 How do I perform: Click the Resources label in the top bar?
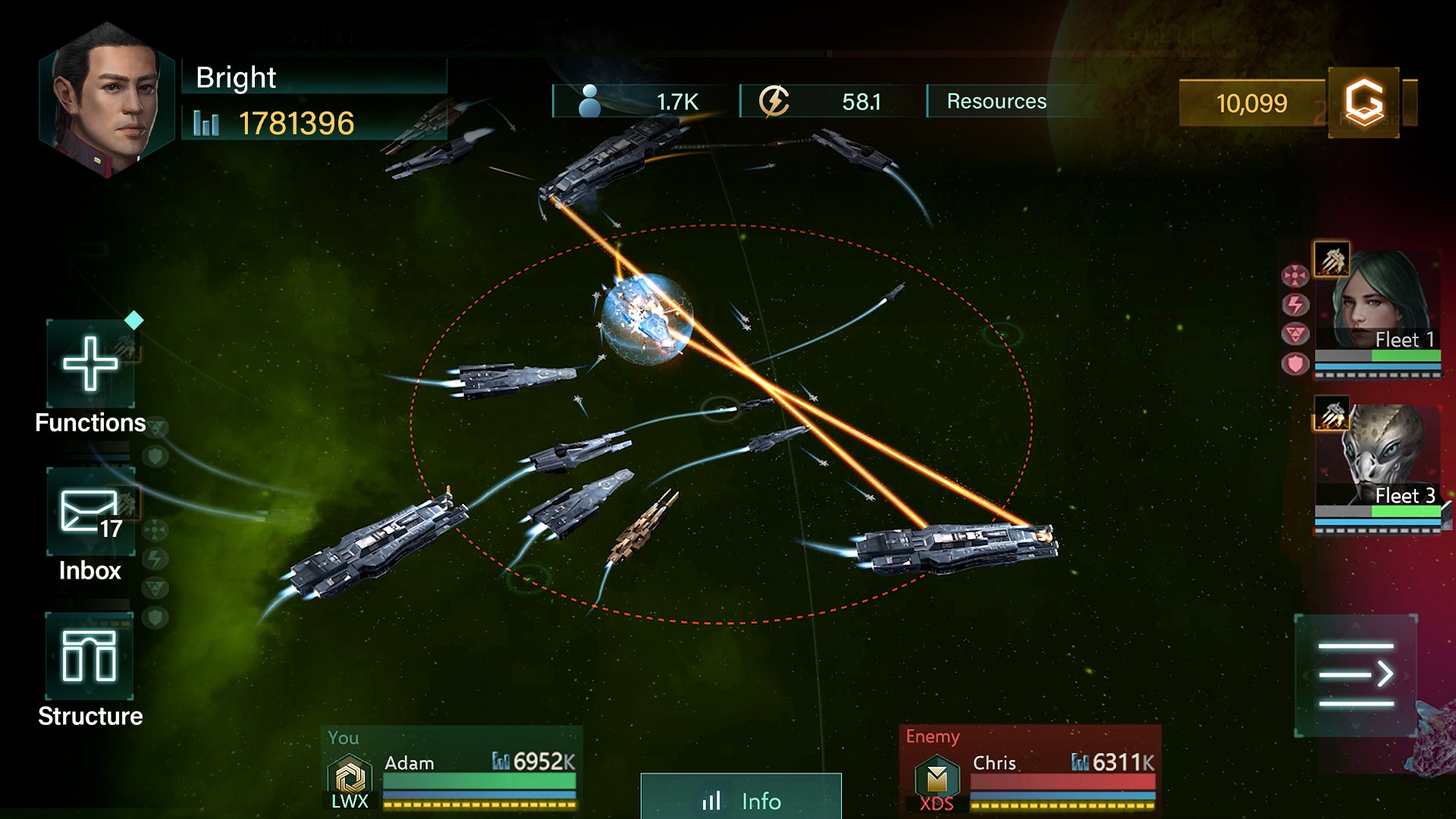pos(994,101)
